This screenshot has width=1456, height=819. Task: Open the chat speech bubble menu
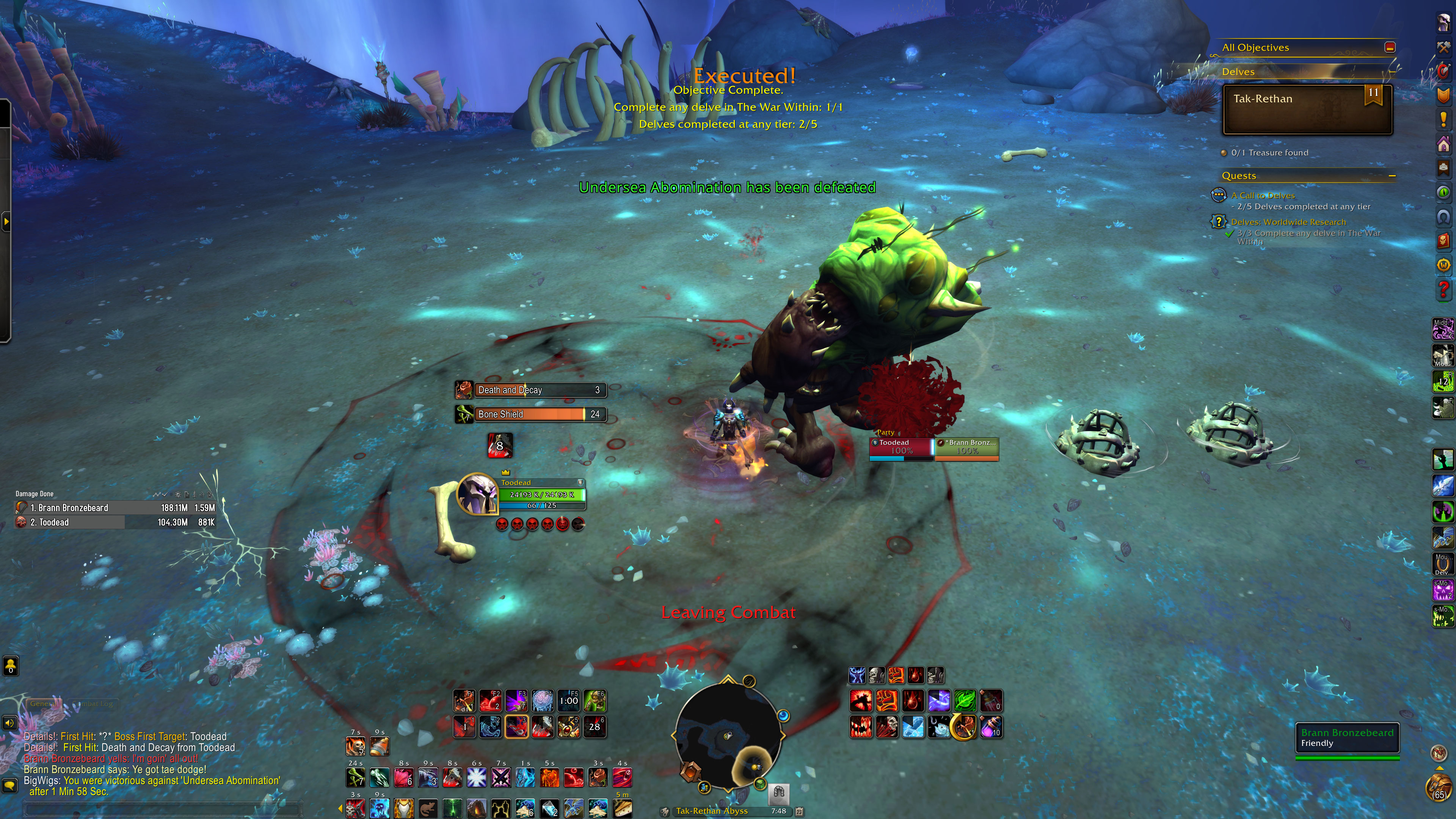pos(9,785)
